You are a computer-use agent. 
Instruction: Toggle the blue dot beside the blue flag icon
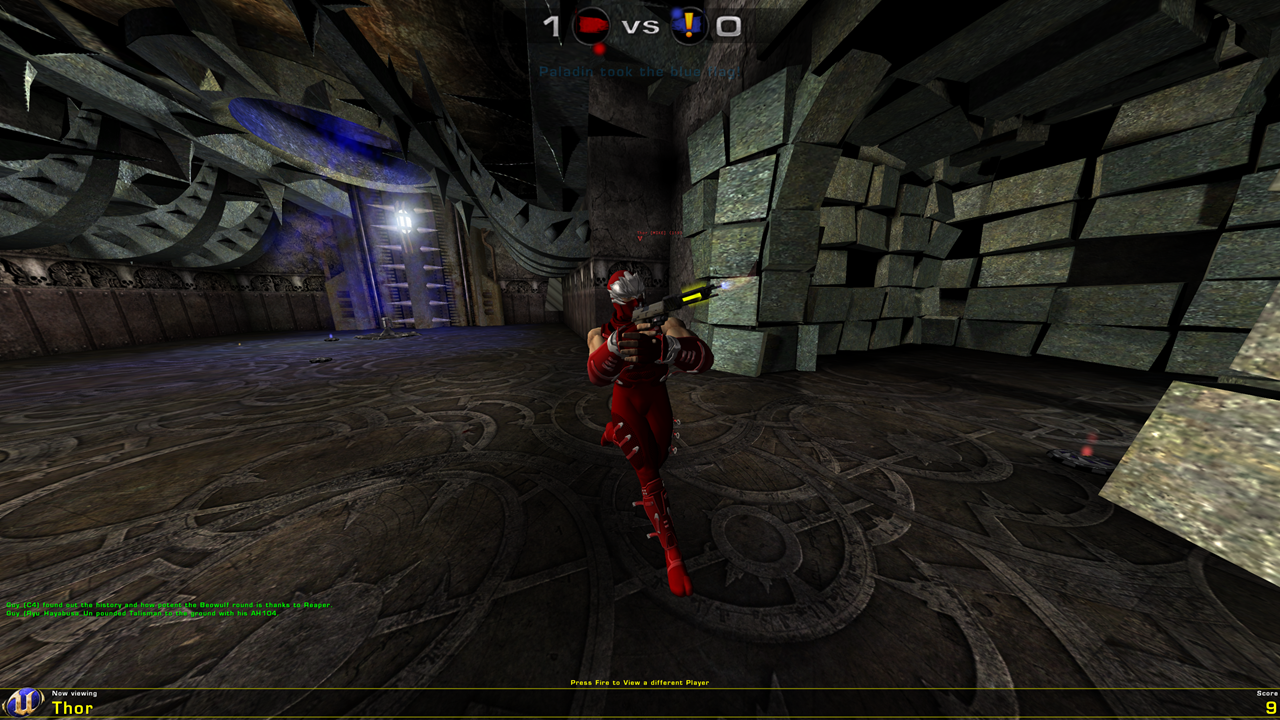(x=677, y=12)
